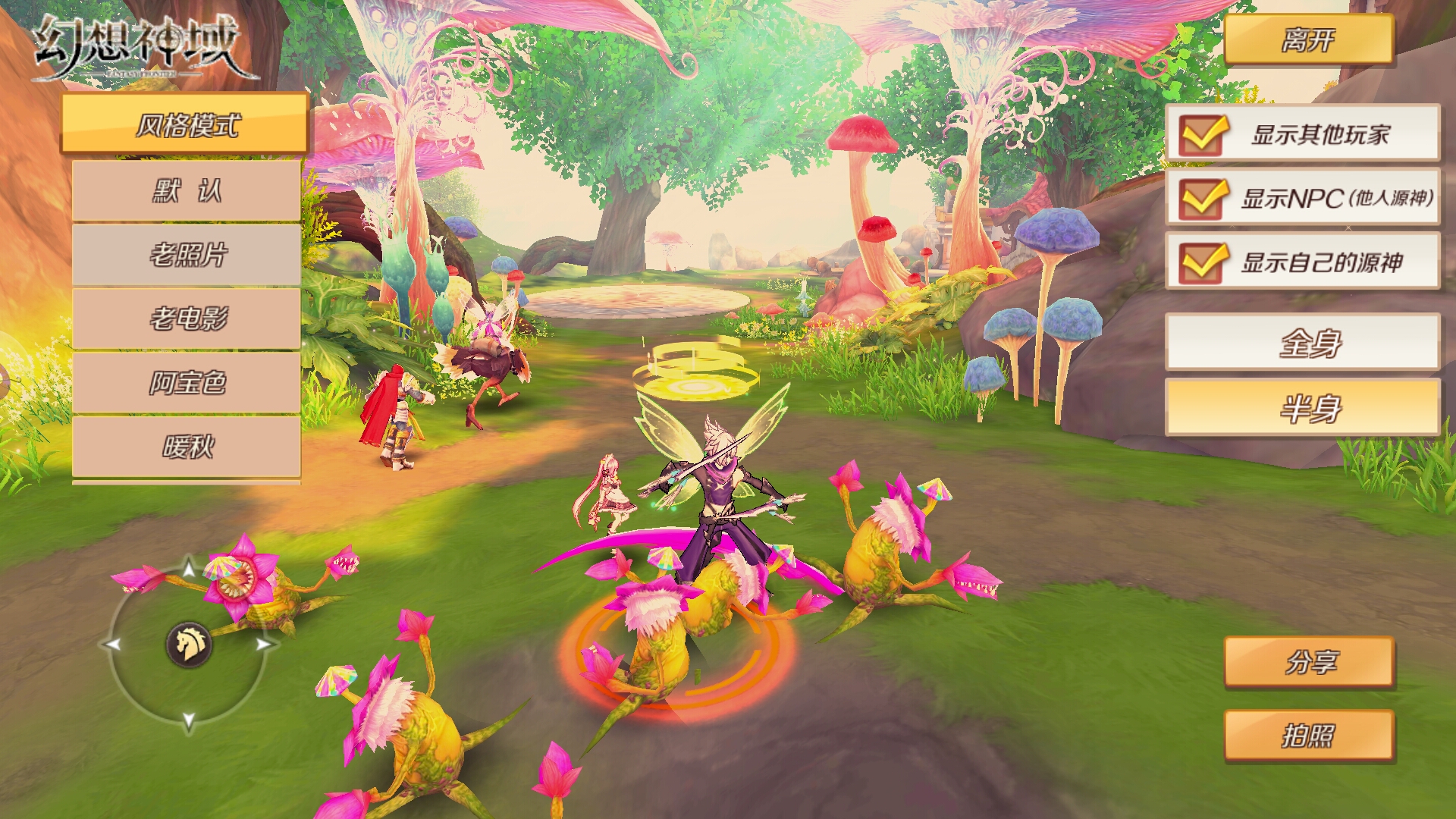Select the 默认 default filter
Image resolution: width=1456 pixels, height=819 pixels.
point(187,190)
